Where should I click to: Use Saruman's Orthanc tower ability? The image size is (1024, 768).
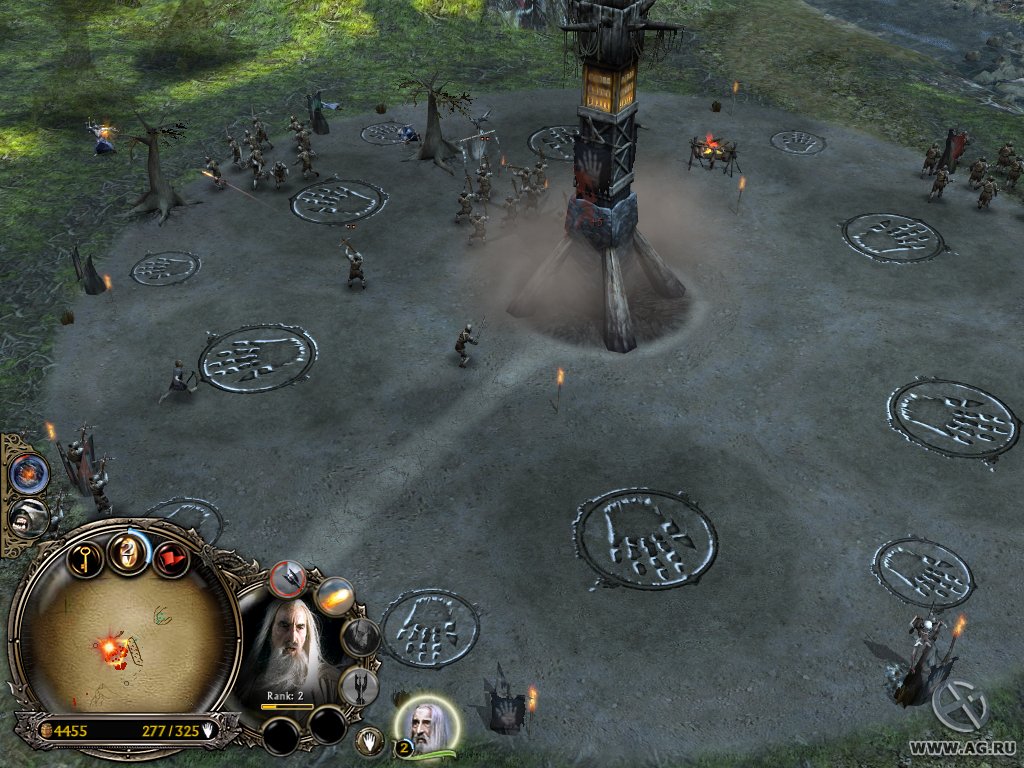pyautogui.click(x=357, y=685)
